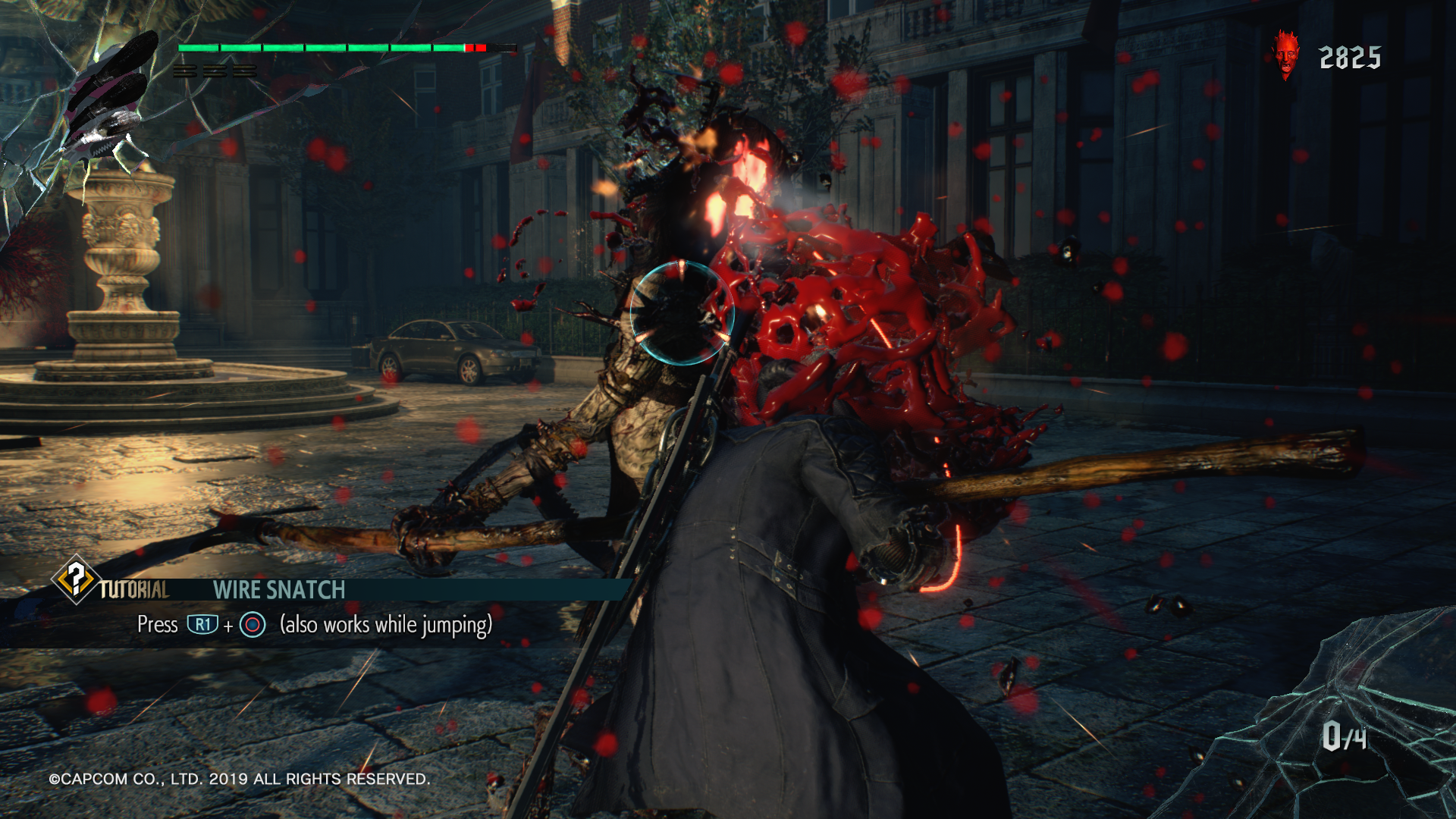Open the tutorial question-mark icon
The width and height of the screenshot is (1456, 819).
tap(75, 580)
